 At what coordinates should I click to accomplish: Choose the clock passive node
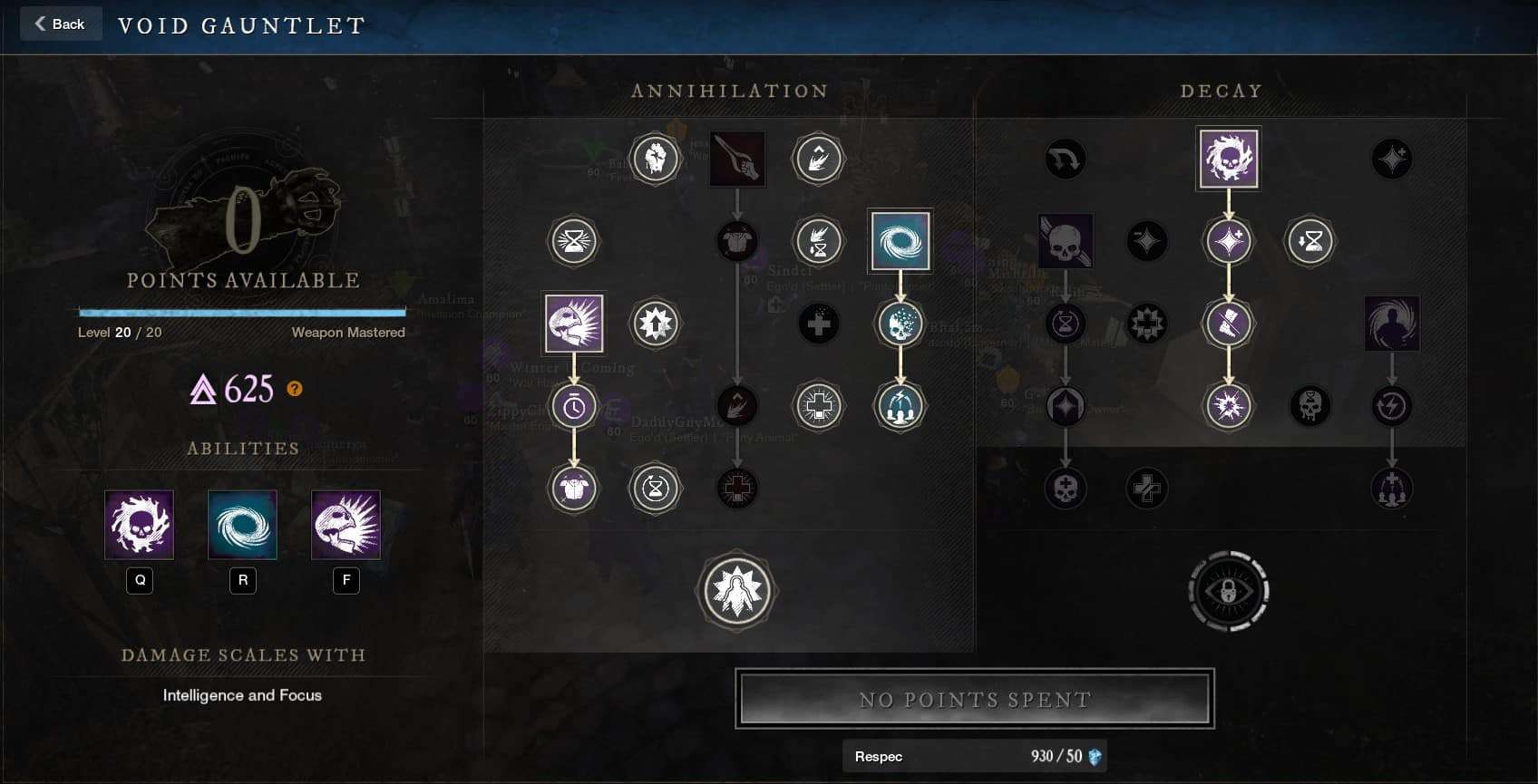point(574,407)
